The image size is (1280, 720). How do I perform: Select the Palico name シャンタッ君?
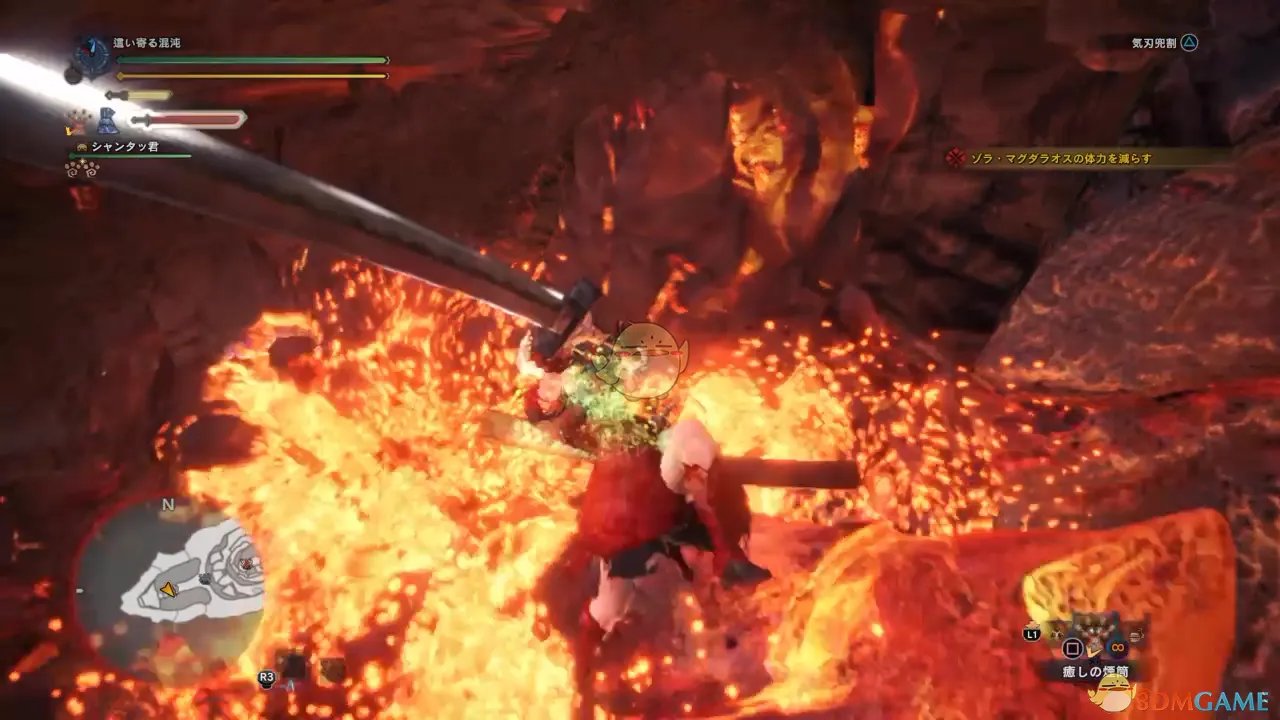pos(125,147)
